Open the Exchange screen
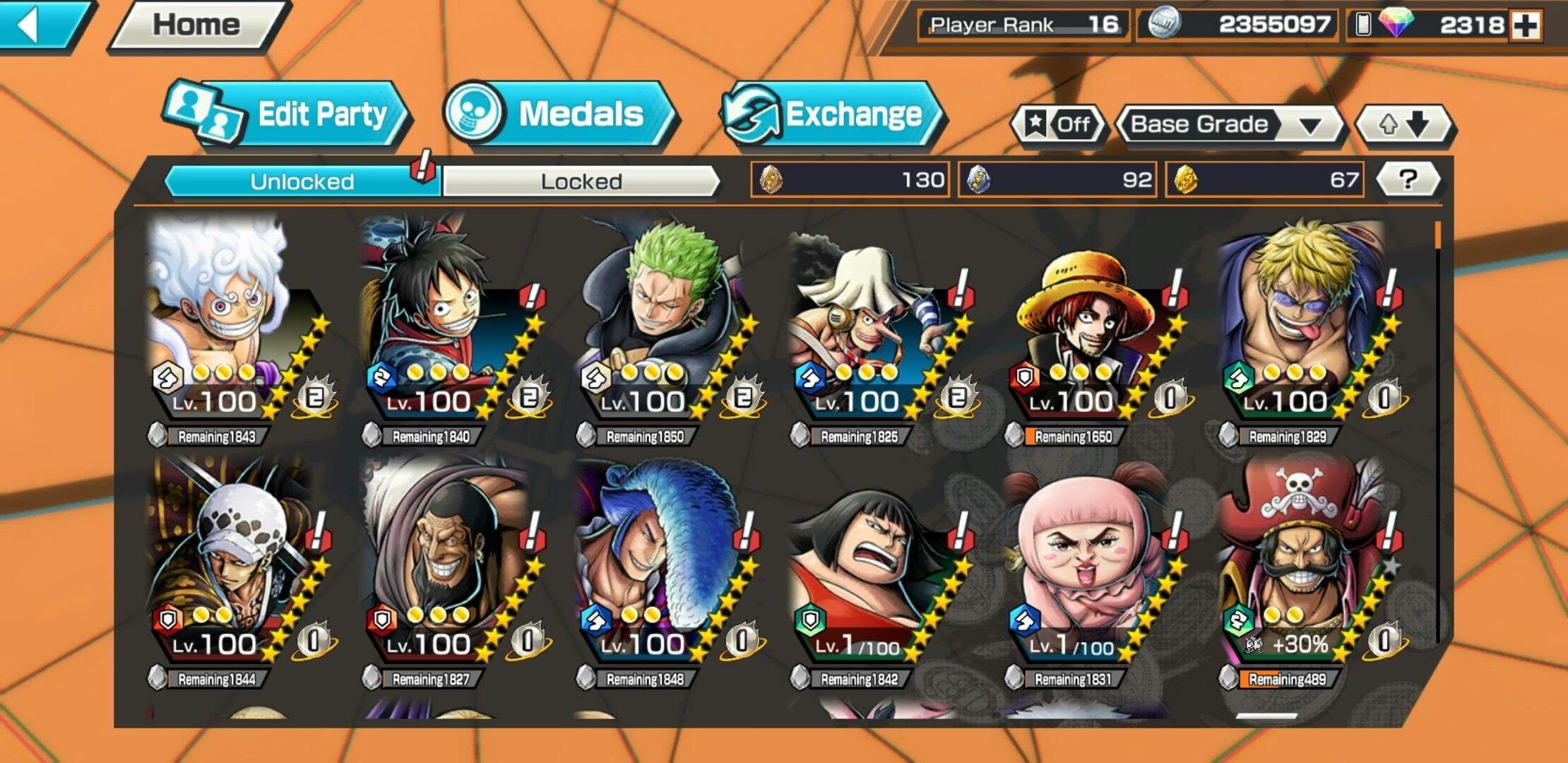 (832, 114)
